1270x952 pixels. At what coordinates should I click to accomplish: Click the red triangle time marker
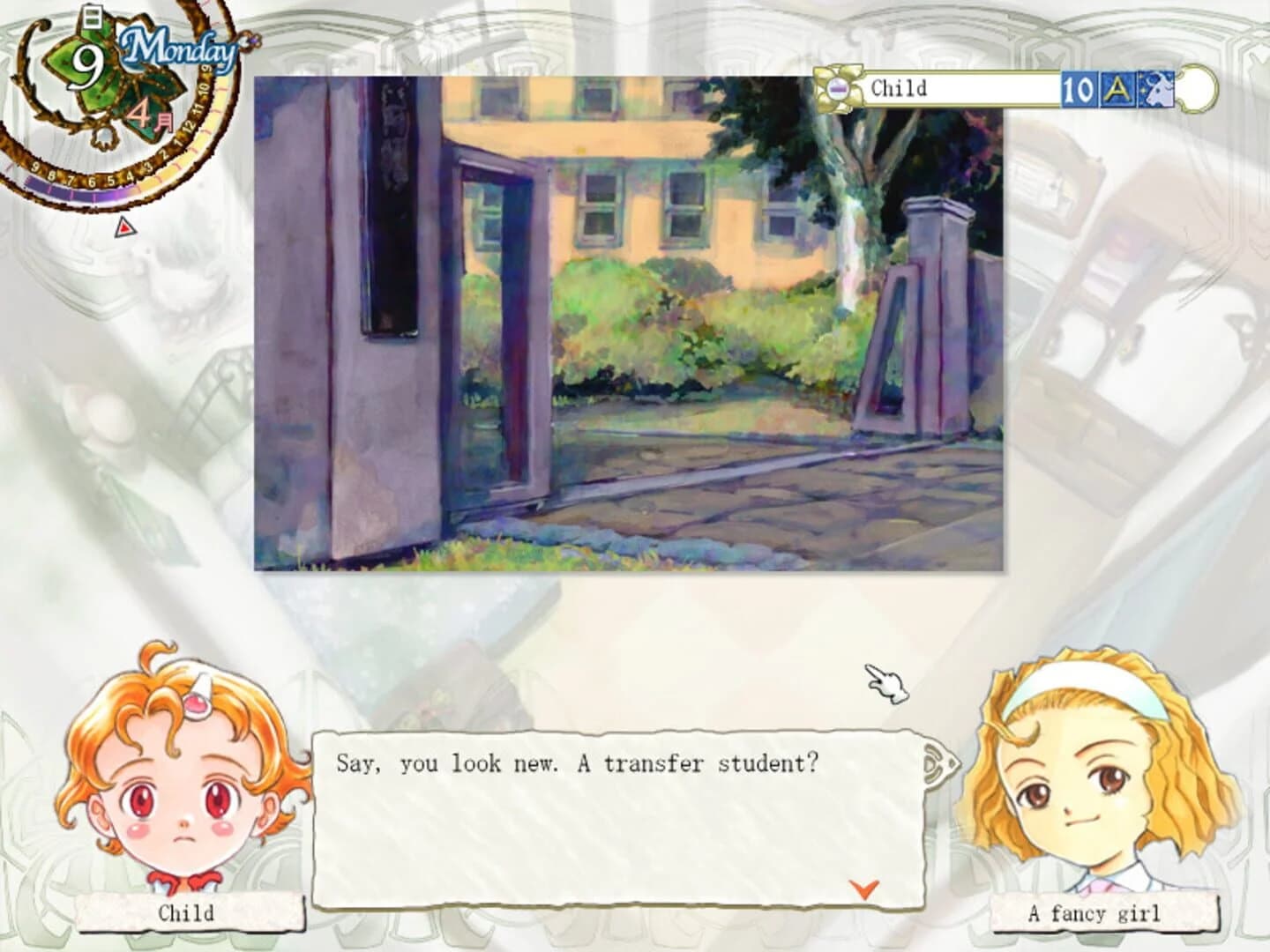124,226
